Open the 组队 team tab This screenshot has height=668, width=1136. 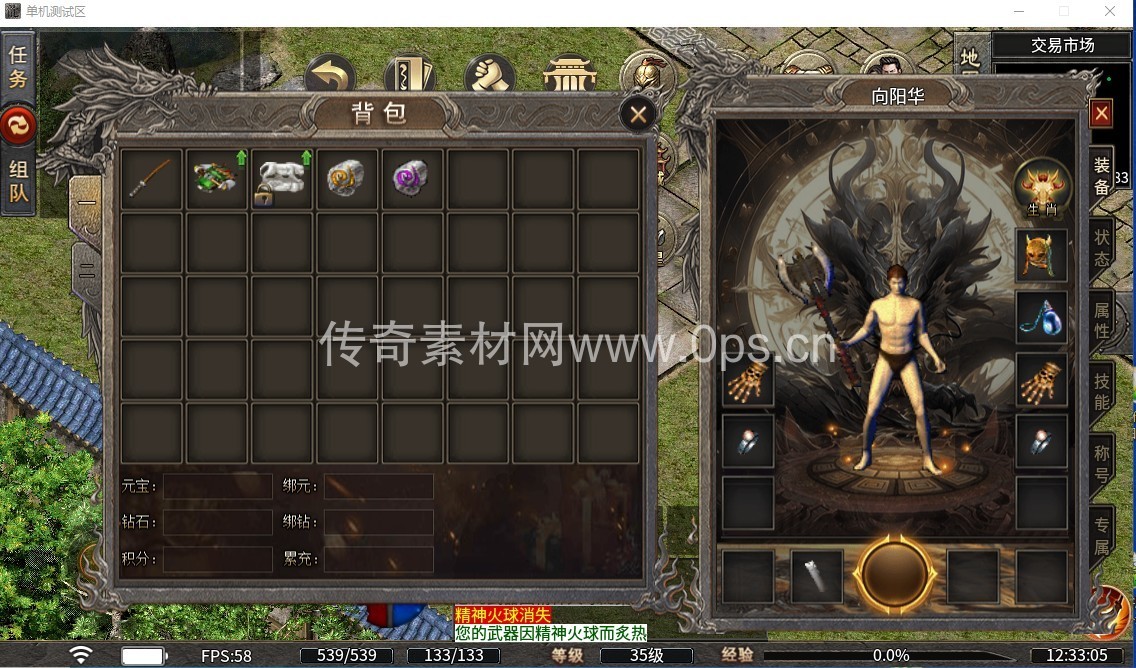click(x=18, y=181)
